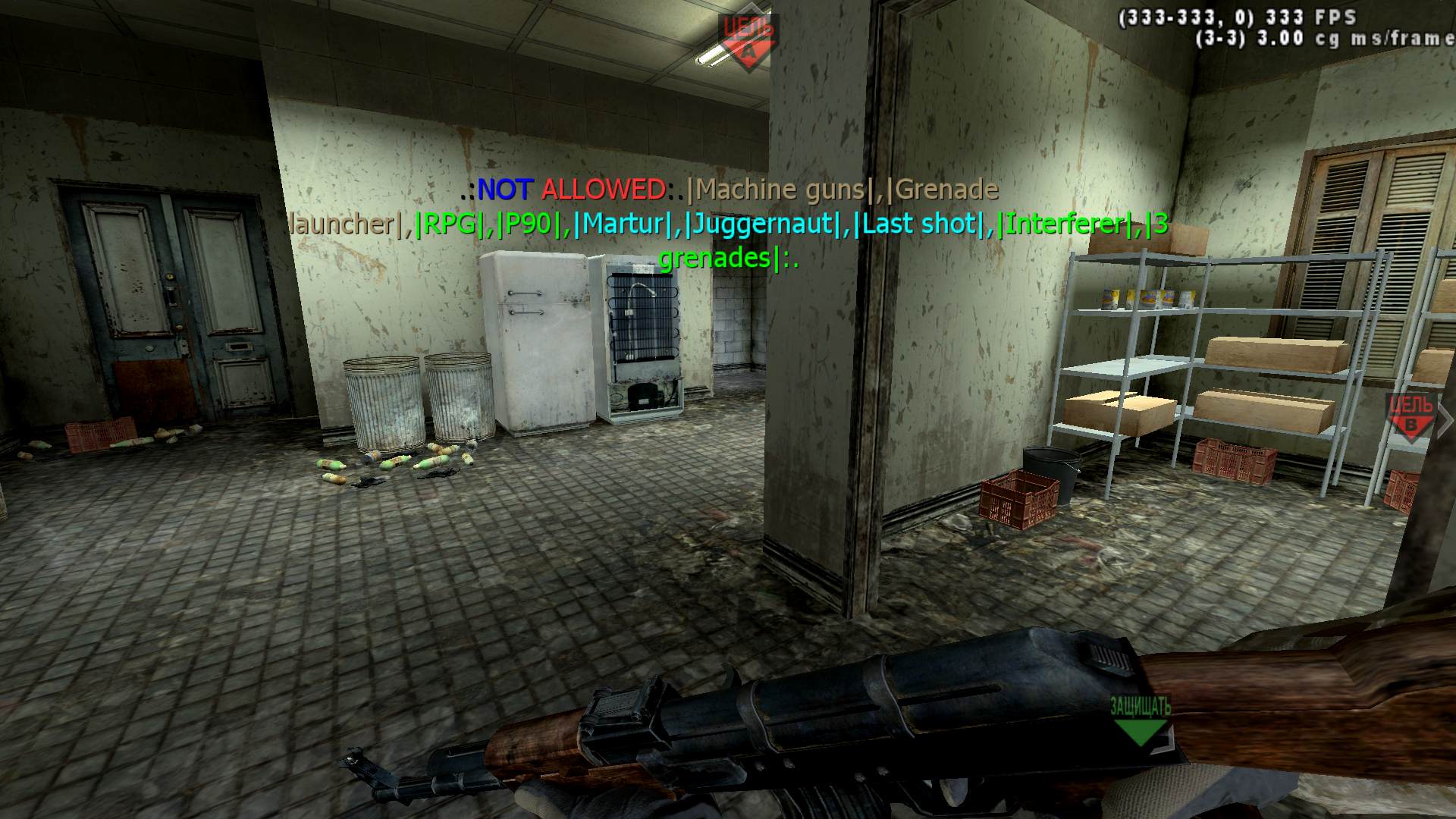
Task: Select the red objective A marker
Action: 748,41
